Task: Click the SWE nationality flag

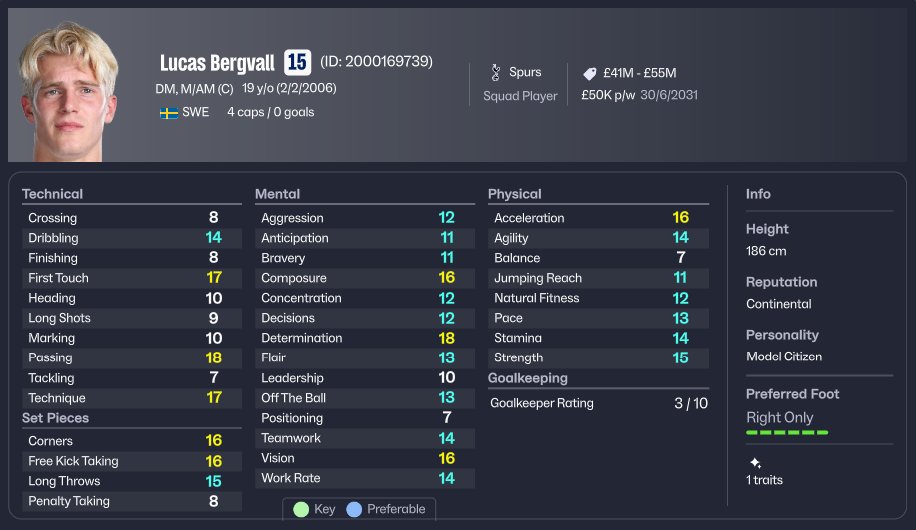Action: [169, 113]
